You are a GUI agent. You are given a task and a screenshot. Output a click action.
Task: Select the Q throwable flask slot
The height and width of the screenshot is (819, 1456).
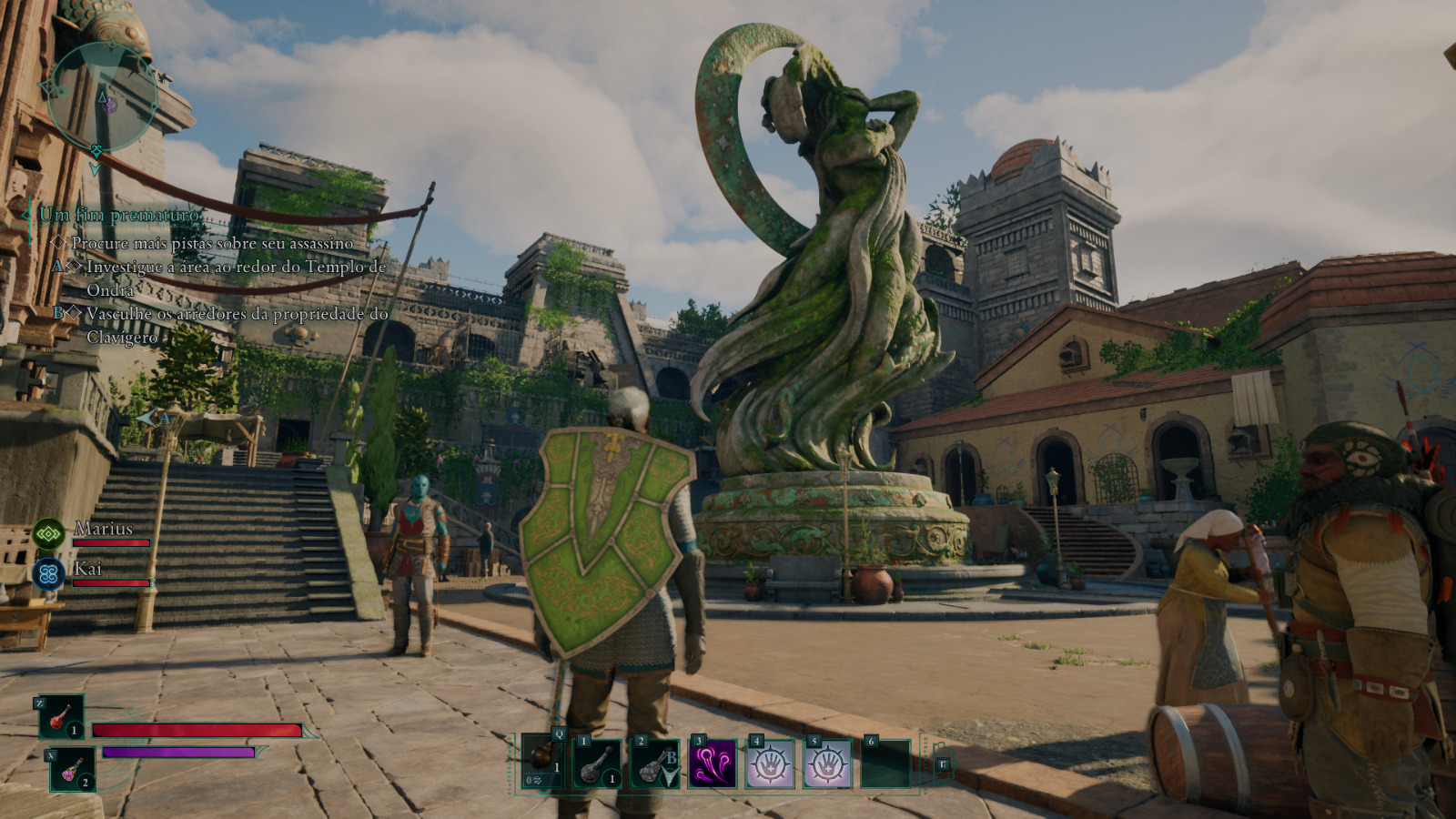(543, 762)
